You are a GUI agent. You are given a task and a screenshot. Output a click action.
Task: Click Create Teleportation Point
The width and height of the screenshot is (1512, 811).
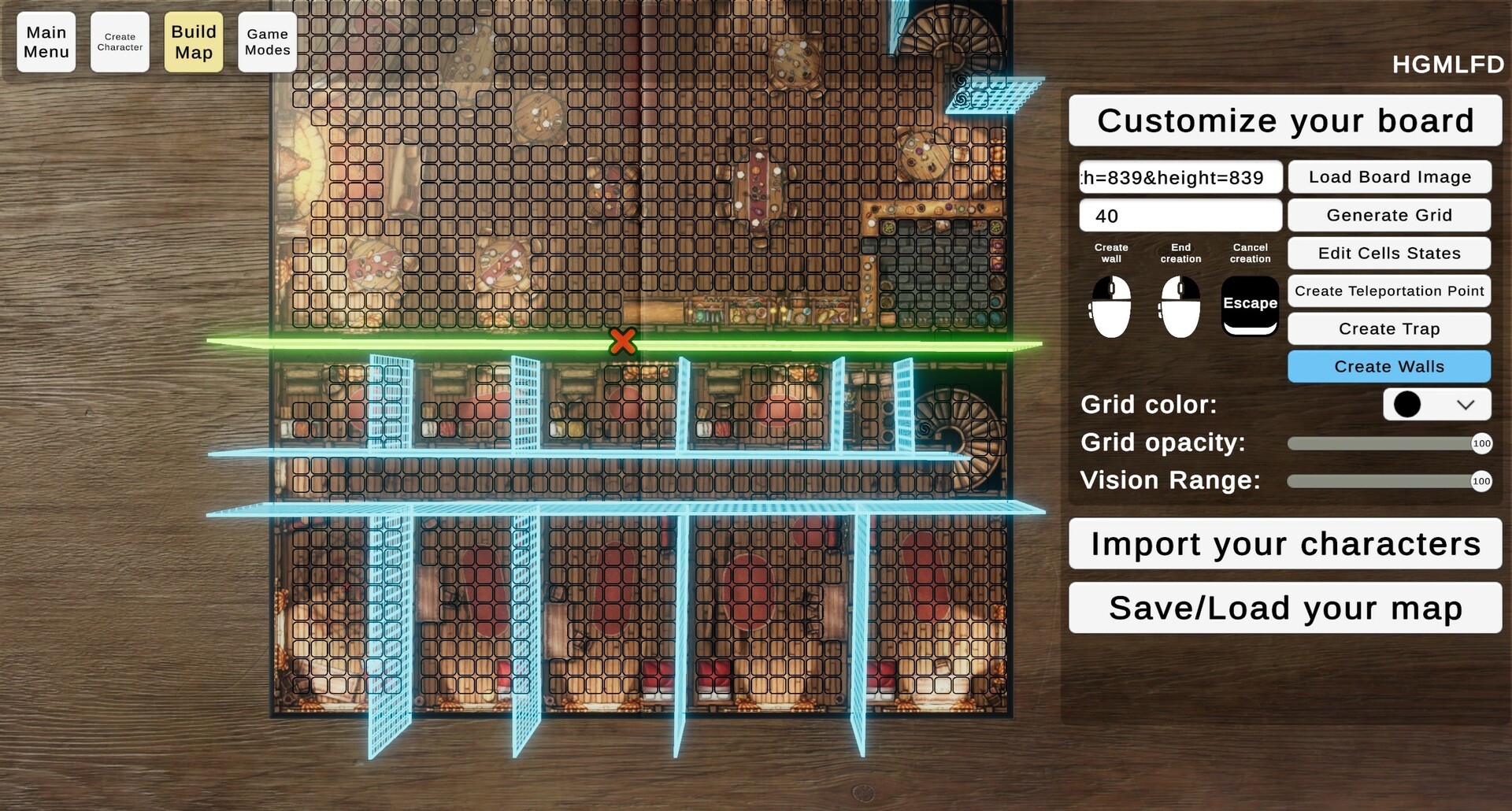point(1388,291)
